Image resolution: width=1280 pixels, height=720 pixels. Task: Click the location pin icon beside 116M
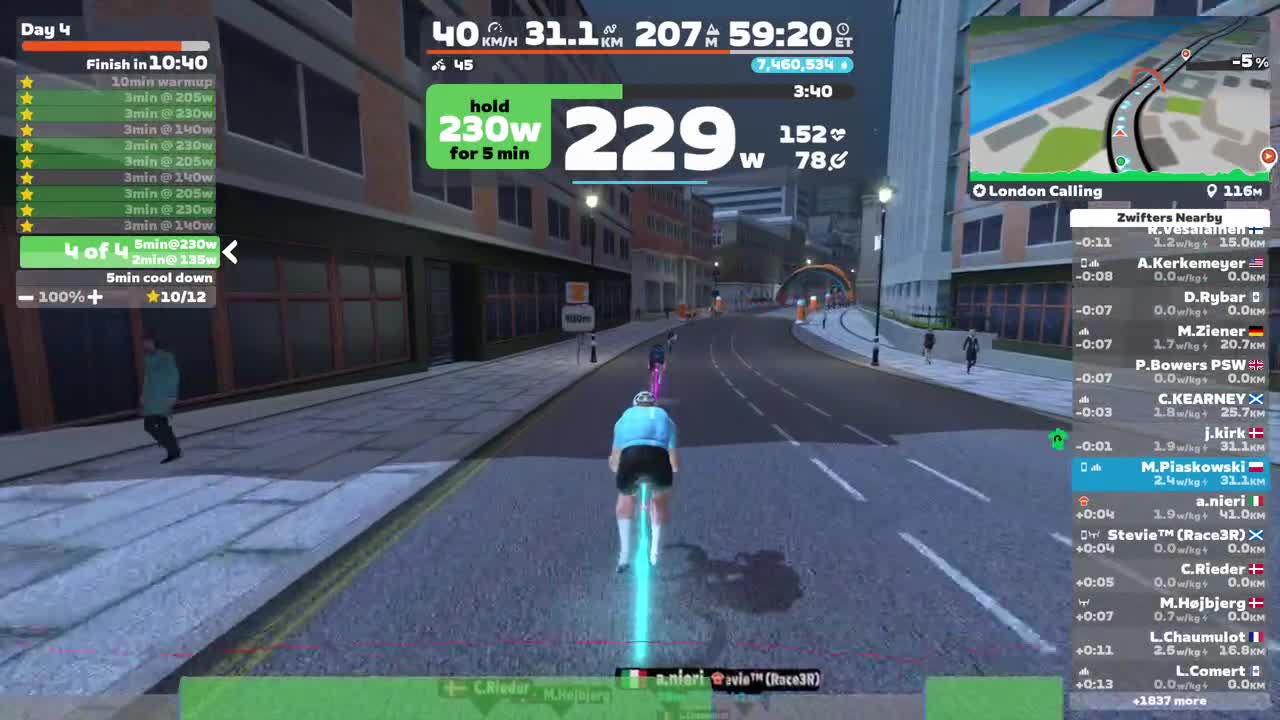pos(1211,191)
